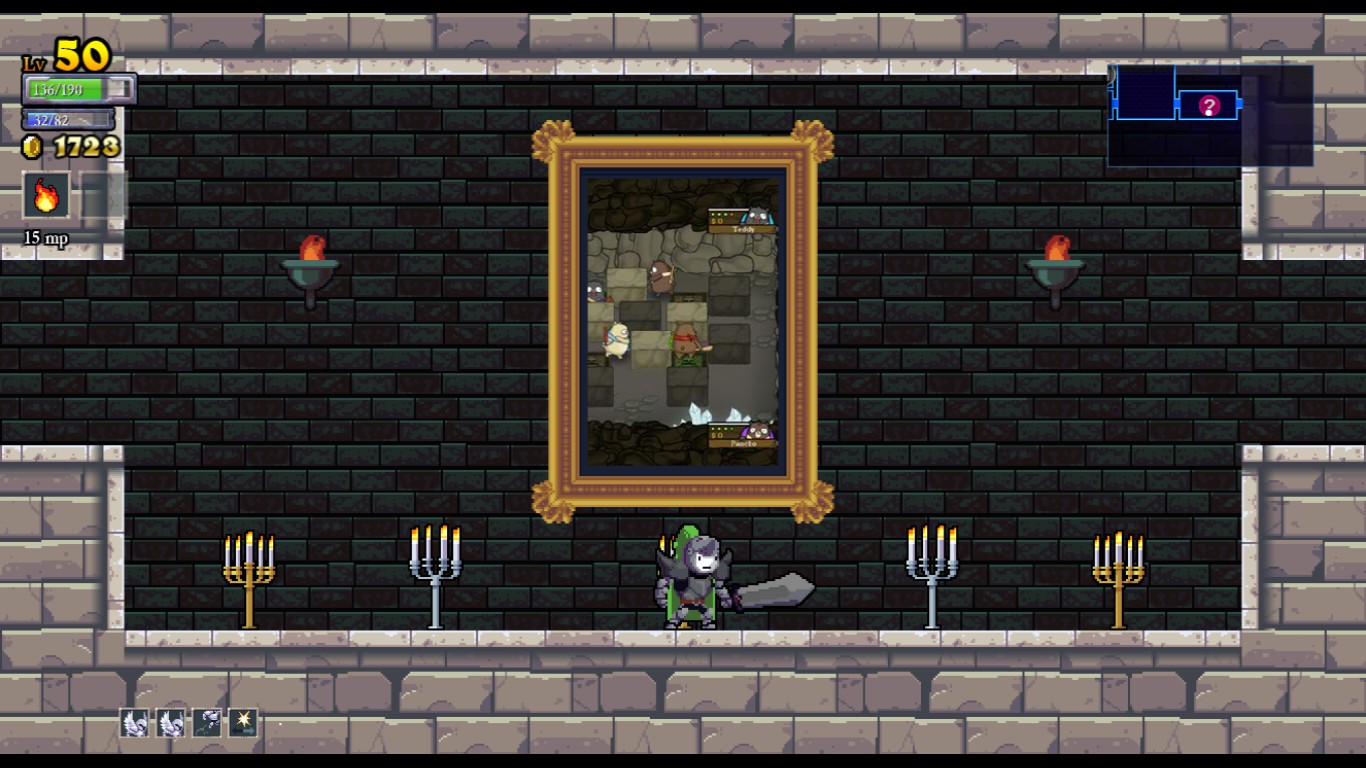Screen dimensions: 1366x768
Task: Click the gold coin currency icon
Action: [x=31, y=146]
